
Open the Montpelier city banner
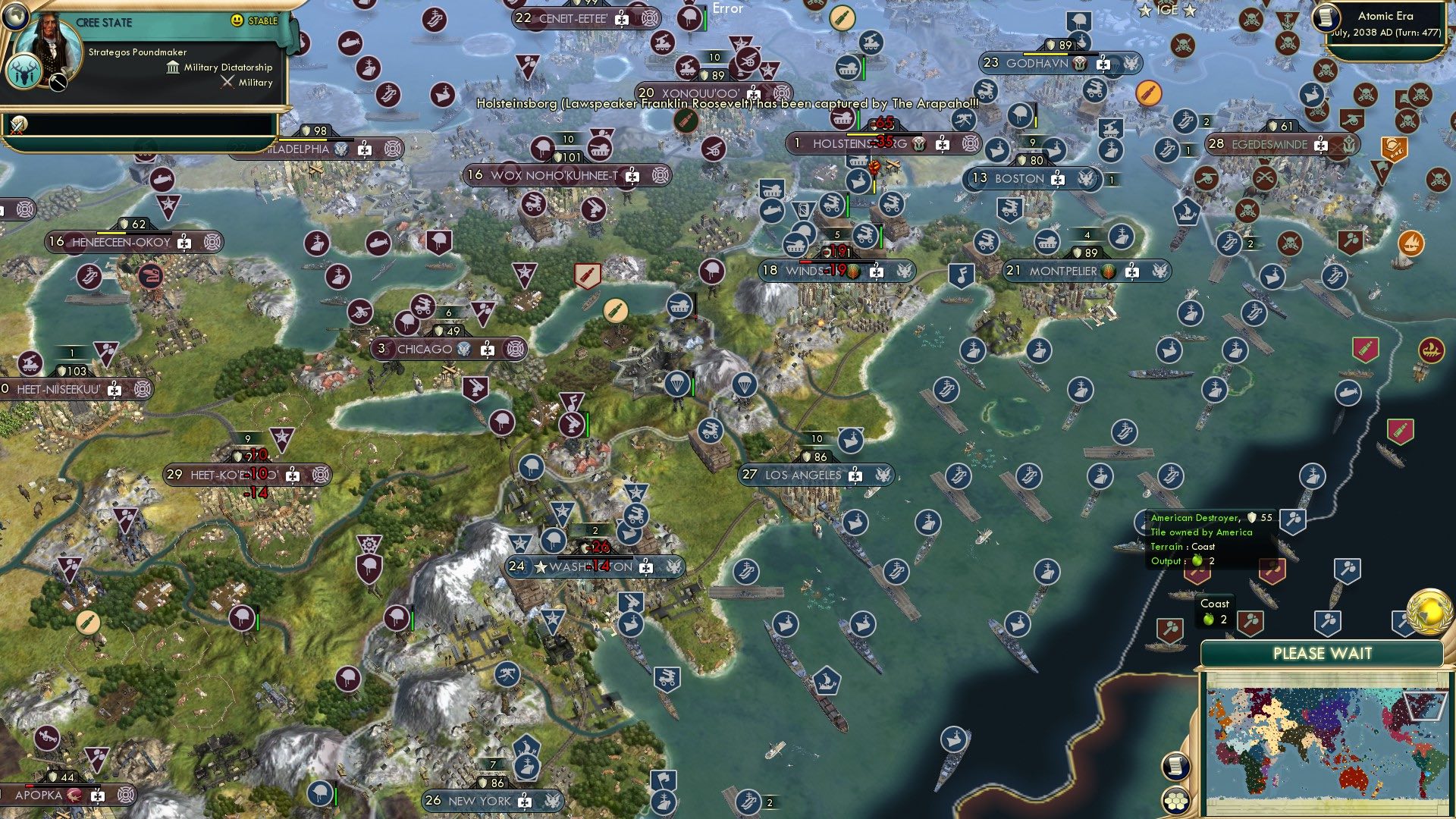[x=1062, y=271]
